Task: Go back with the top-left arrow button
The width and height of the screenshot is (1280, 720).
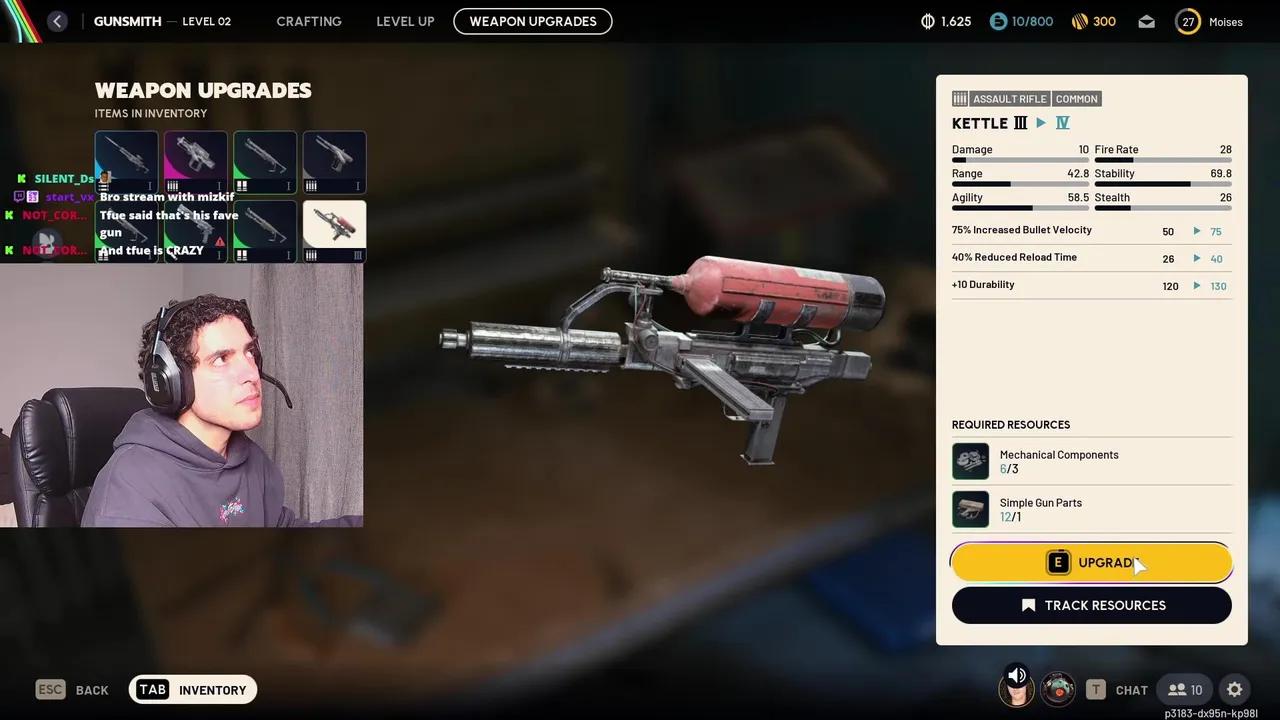Action: pos(57,21)
